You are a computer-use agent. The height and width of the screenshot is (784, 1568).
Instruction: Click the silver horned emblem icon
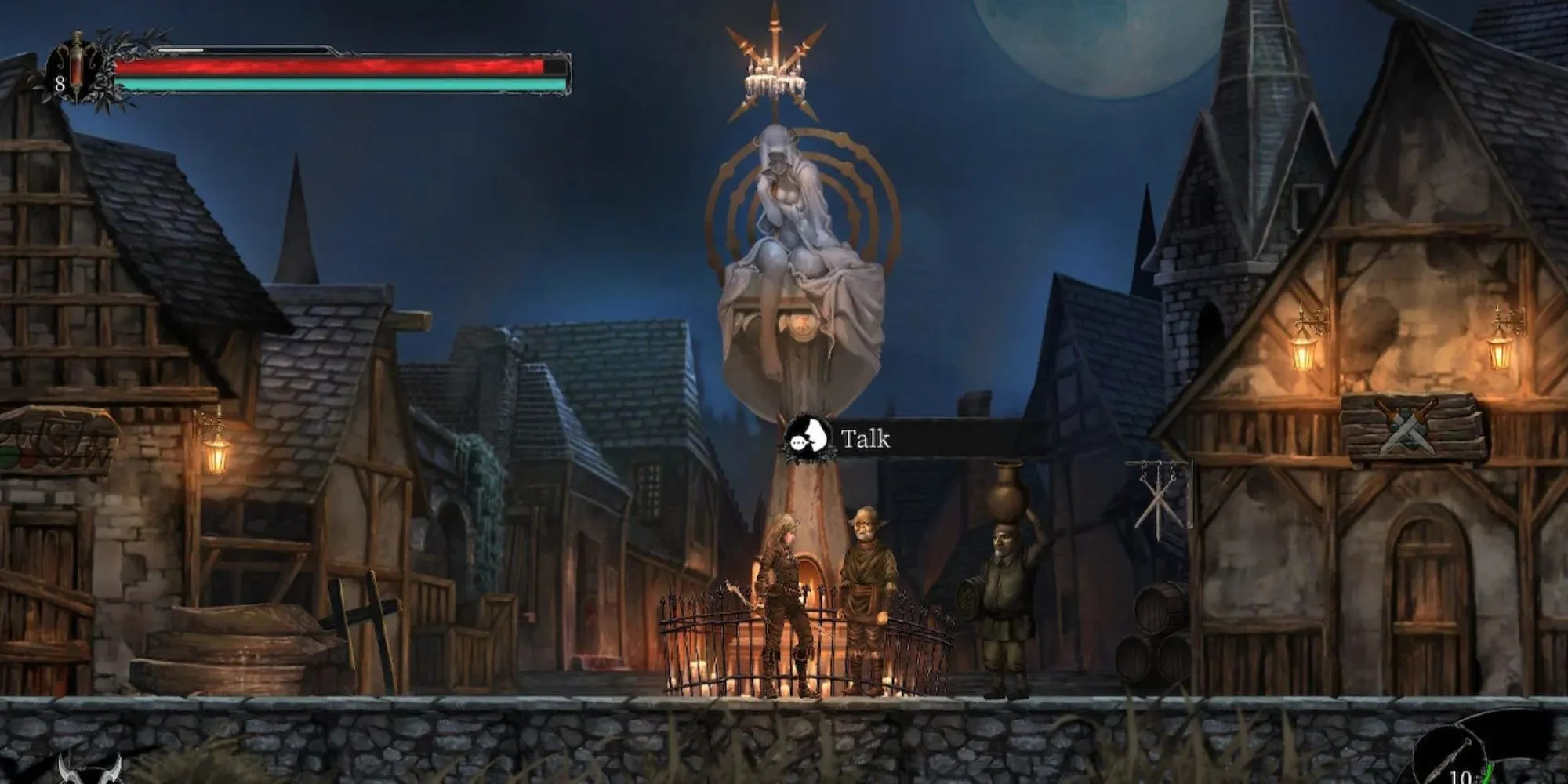click(90, 770)
